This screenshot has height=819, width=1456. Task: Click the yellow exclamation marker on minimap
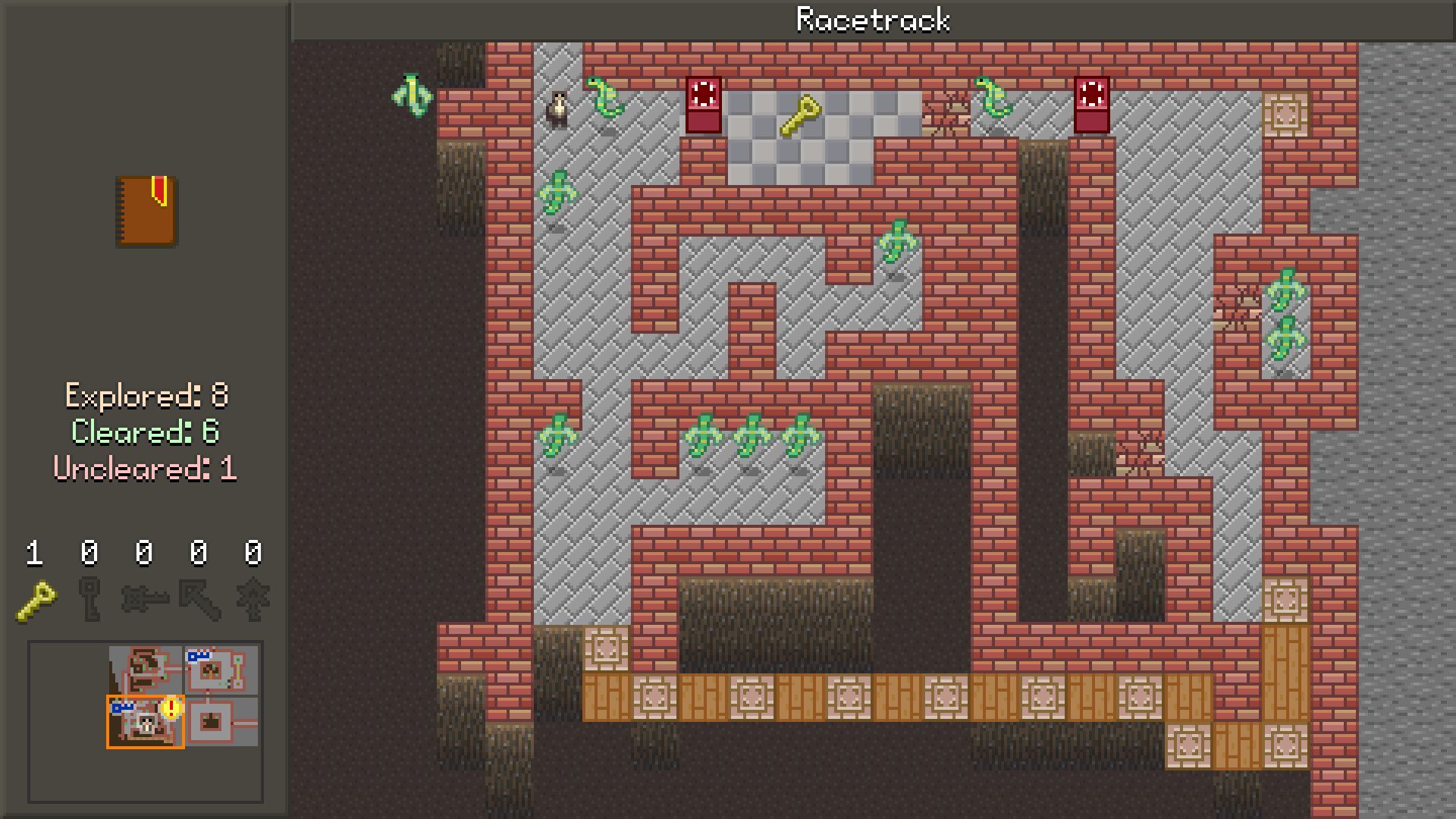[x=172, y=708]
